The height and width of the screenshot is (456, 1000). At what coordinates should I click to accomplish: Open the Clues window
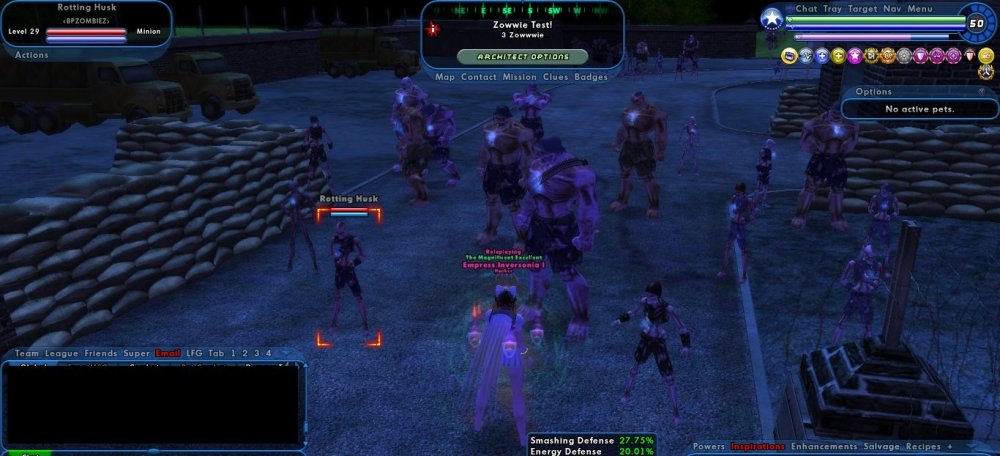(x=556, y=77)
